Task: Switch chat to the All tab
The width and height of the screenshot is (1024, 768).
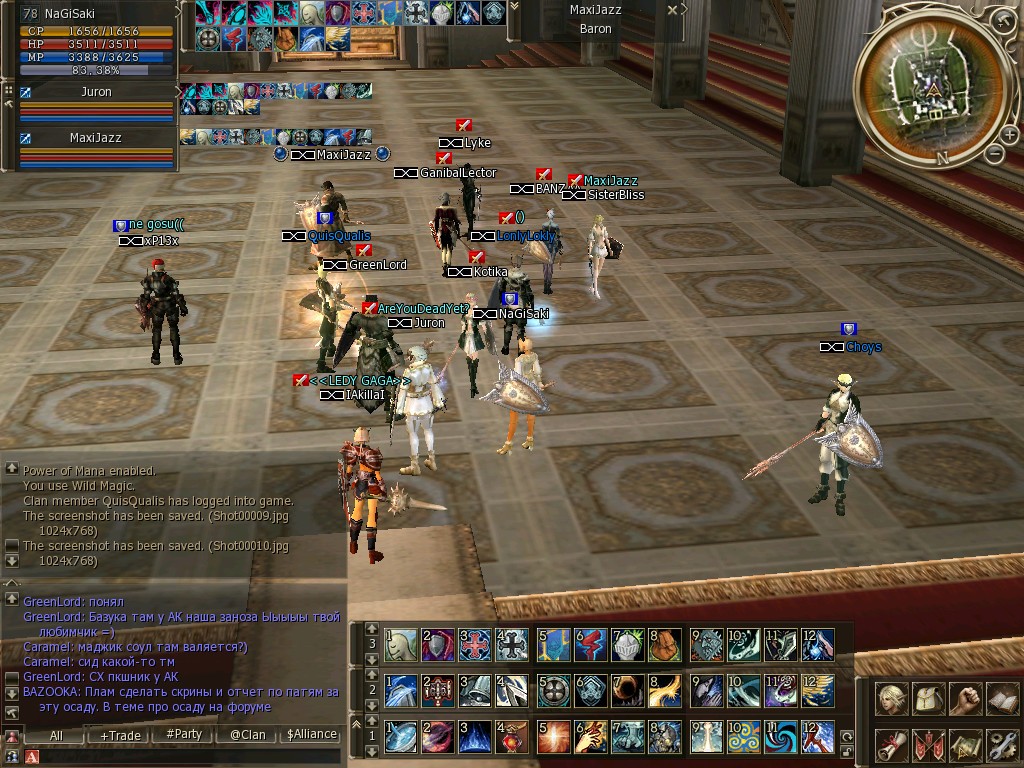Action: [56, 734]
